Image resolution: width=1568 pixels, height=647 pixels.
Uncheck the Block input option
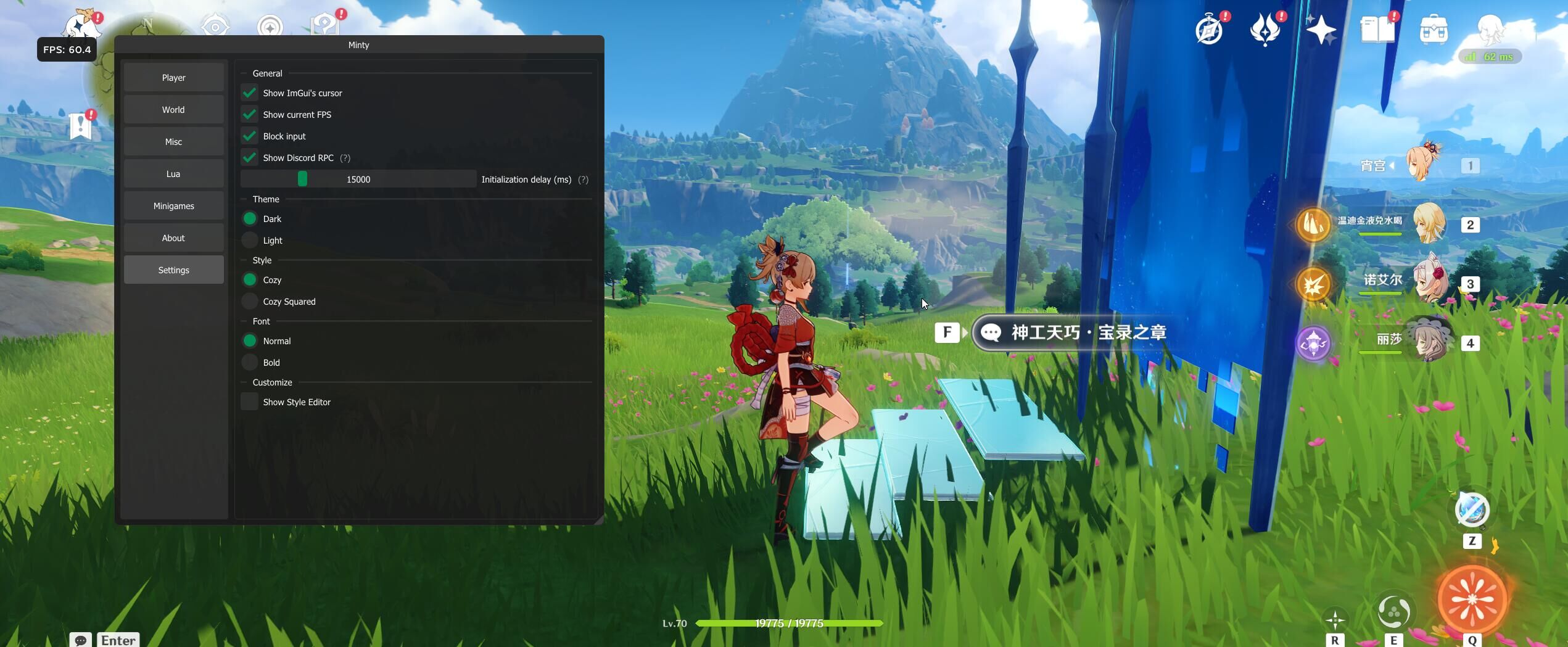[250, 136]
